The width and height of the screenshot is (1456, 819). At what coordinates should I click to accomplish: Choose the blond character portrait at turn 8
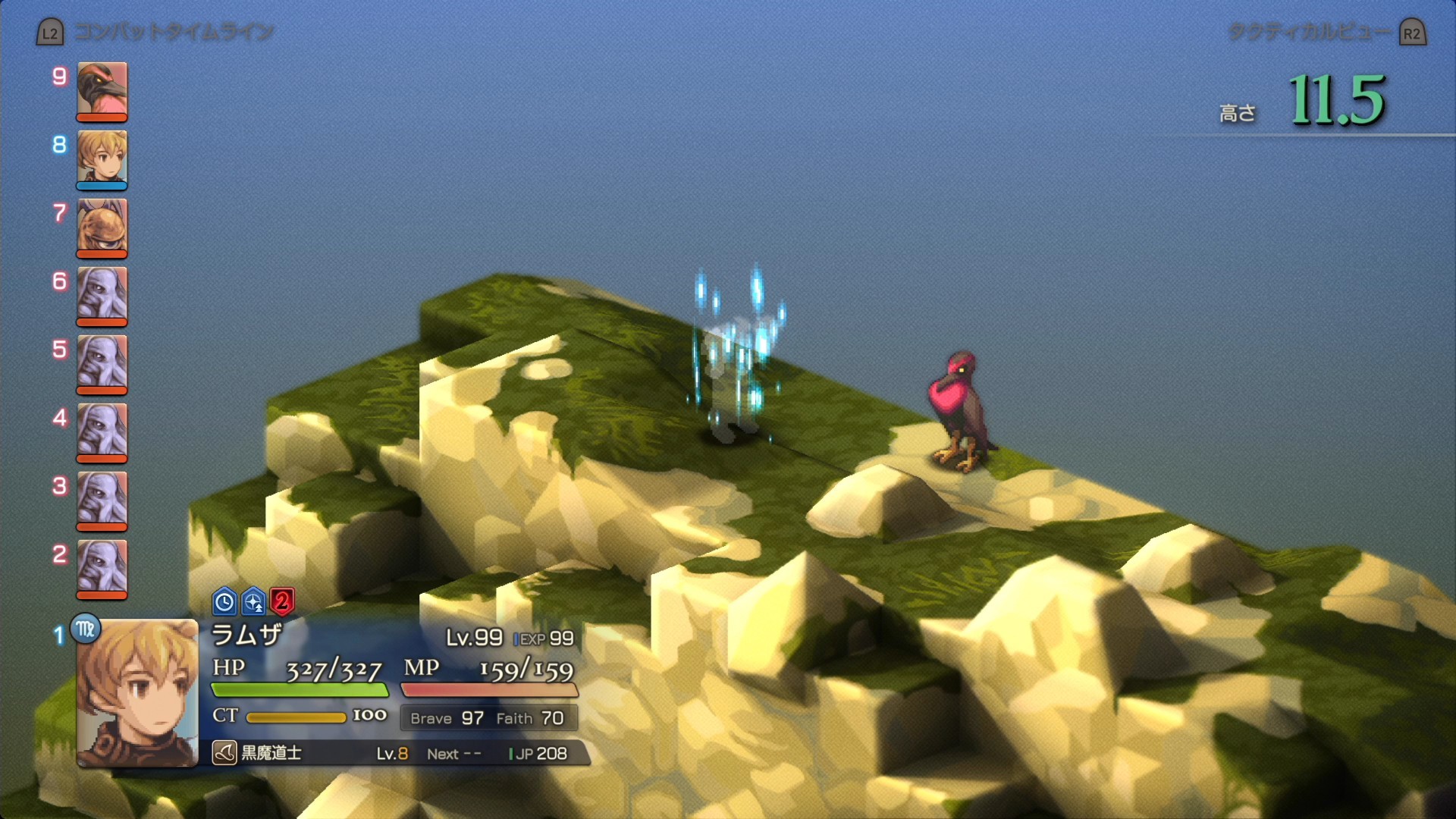[102, 158]
